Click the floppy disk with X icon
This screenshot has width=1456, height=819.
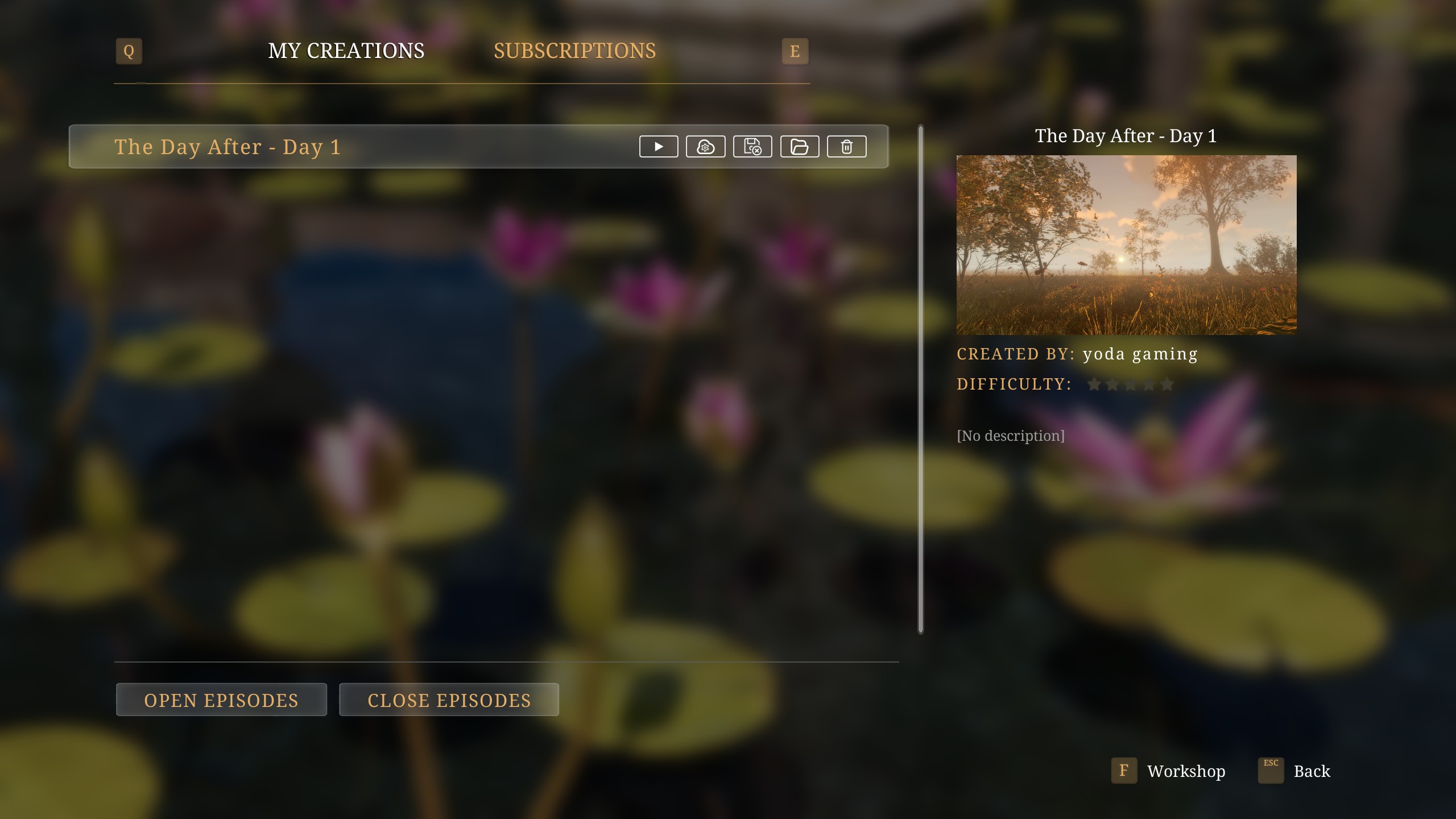752,147
